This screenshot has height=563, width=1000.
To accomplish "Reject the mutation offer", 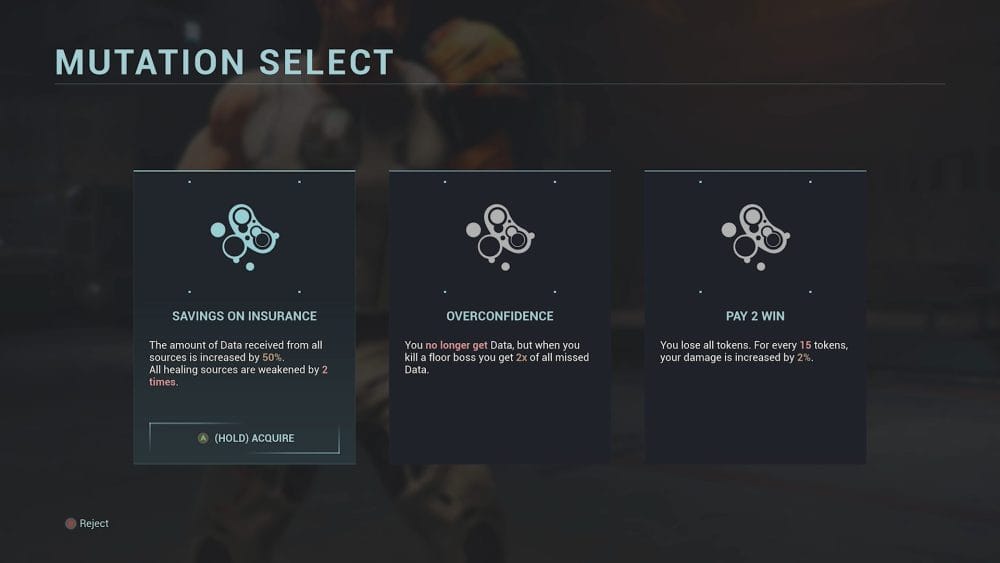I will tap(87, 524).
